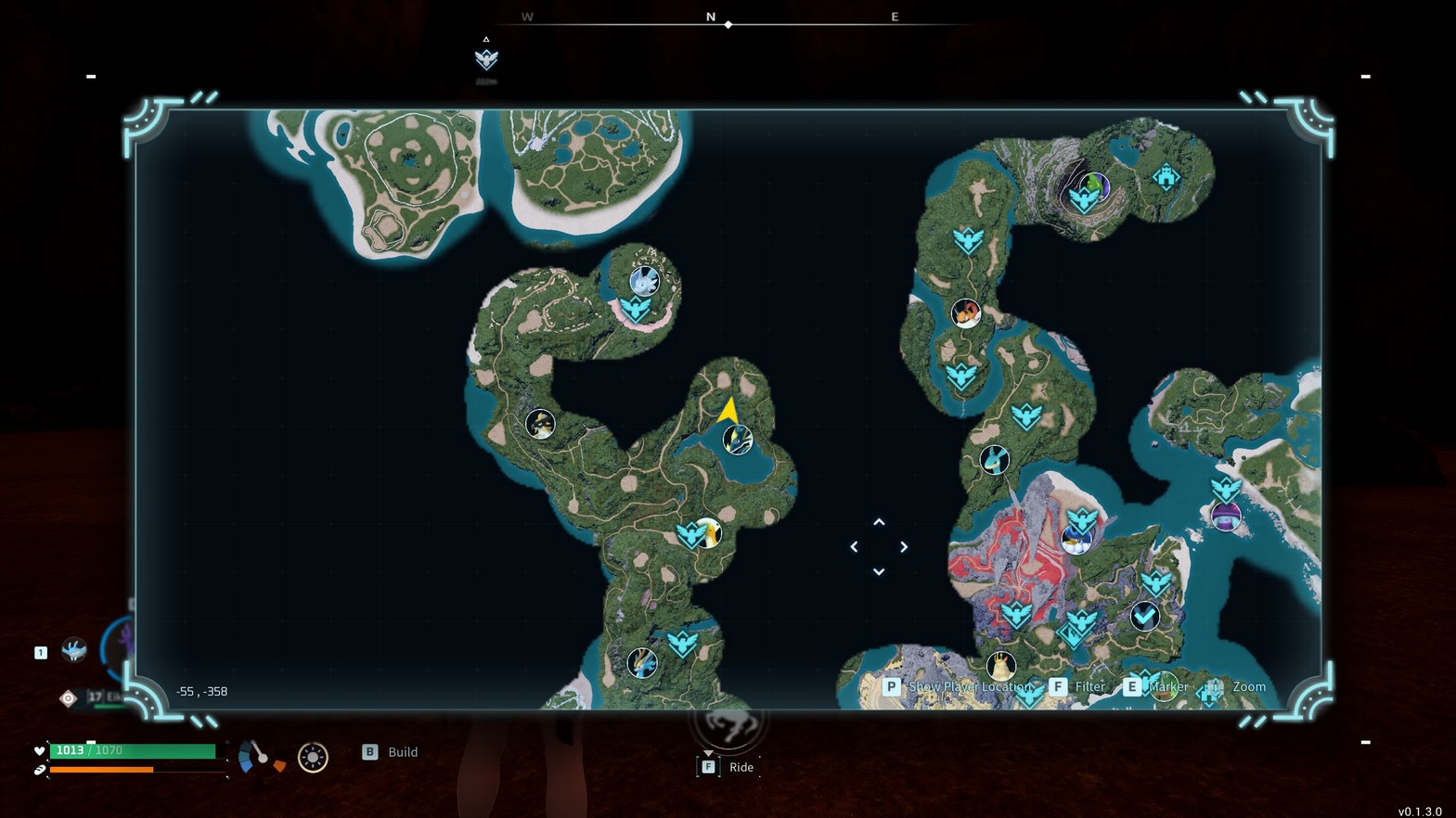Screen dimensions: 1456x818
Task: Select the active Pal portrait in party slot
Action: tap(74, 650)
